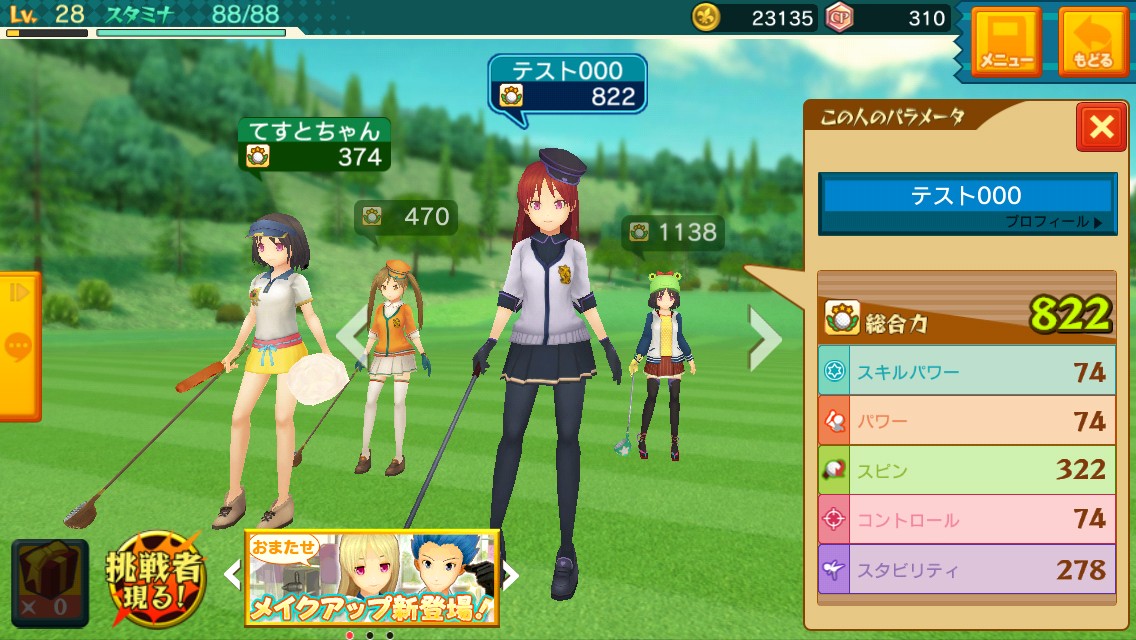
Task: Show previous players with left chevron arrow
Action: coord(351,338)
